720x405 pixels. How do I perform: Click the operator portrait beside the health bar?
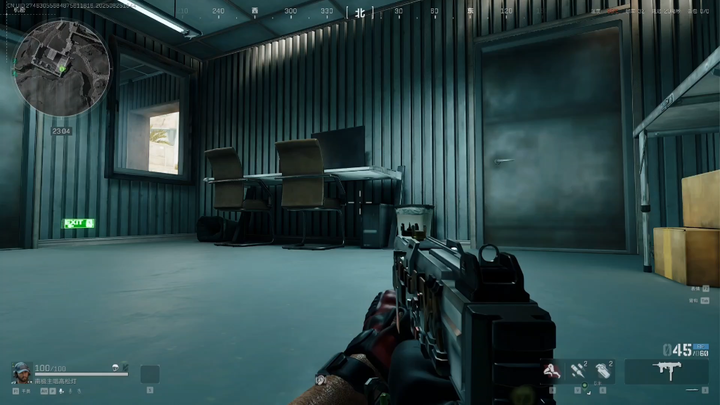tap(21, 373)
